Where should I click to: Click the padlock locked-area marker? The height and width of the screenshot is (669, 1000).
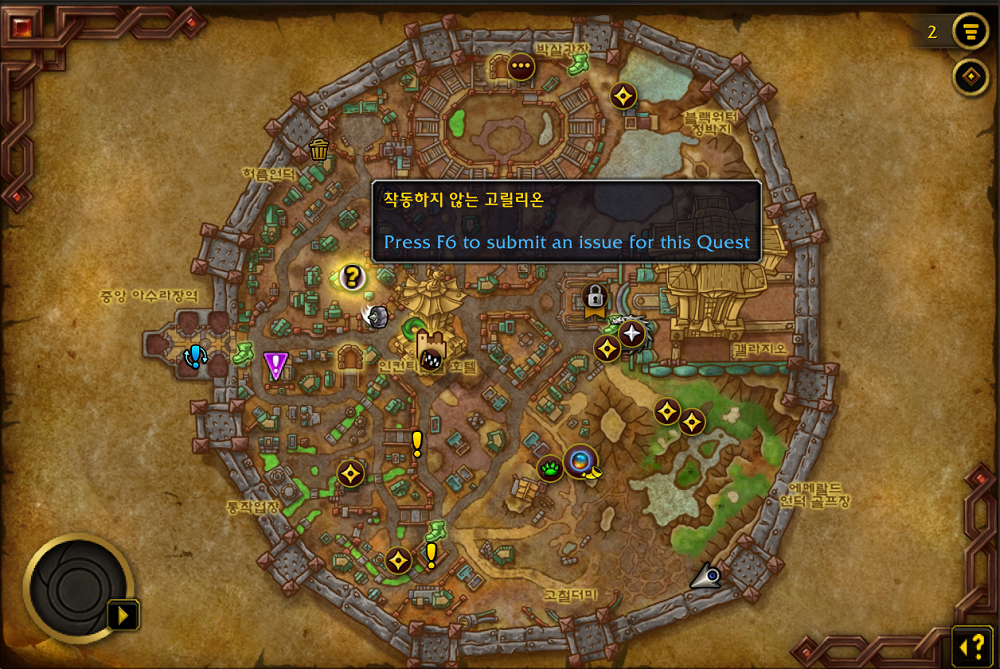[x=594, y=297]
